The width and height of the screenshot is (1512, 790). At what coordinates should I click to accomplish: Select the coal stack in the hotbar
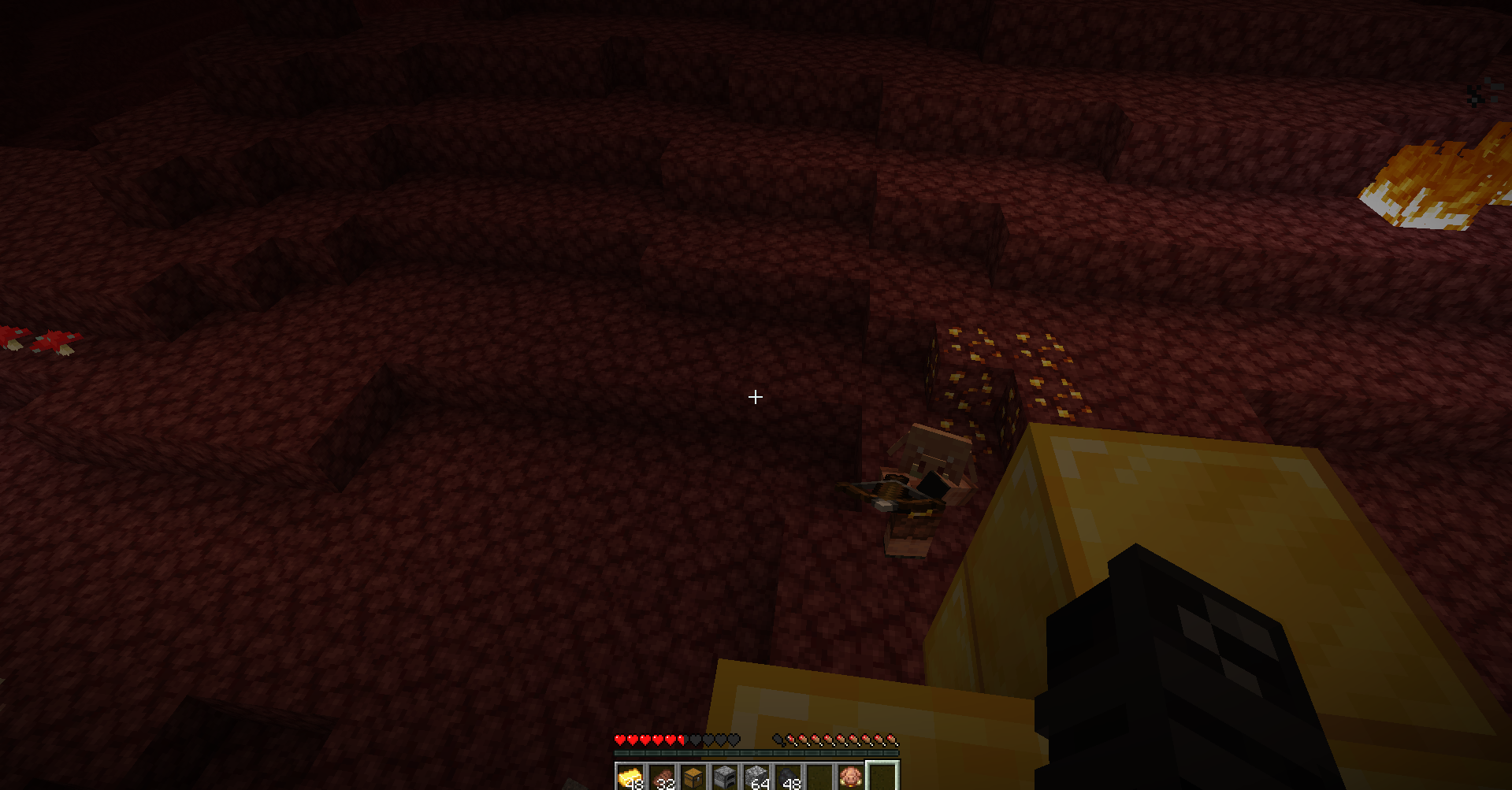point(787,777)
